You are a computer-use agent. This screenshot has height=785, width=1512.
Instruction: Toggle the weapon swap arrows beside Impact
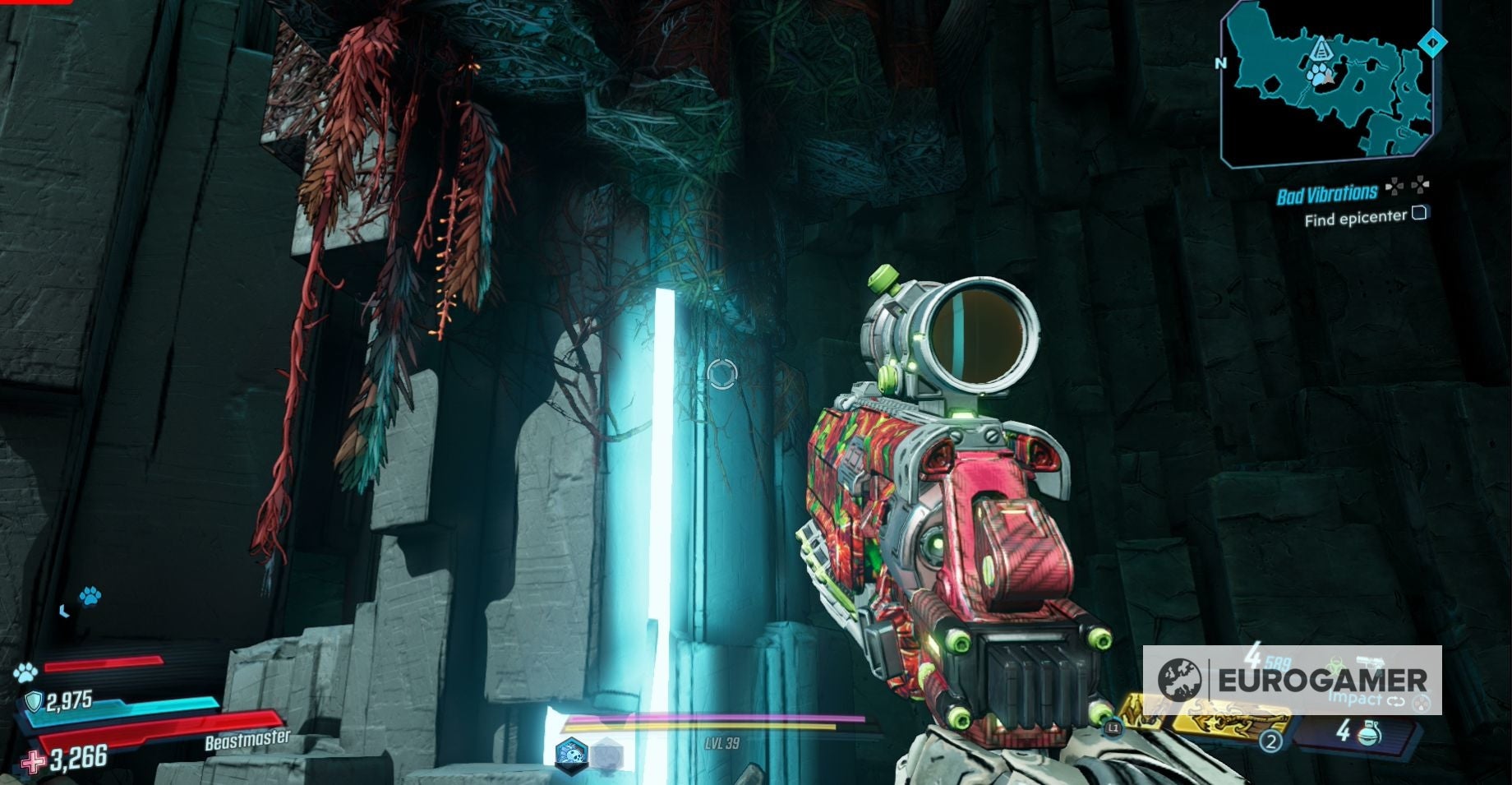tap(1396, 702)
